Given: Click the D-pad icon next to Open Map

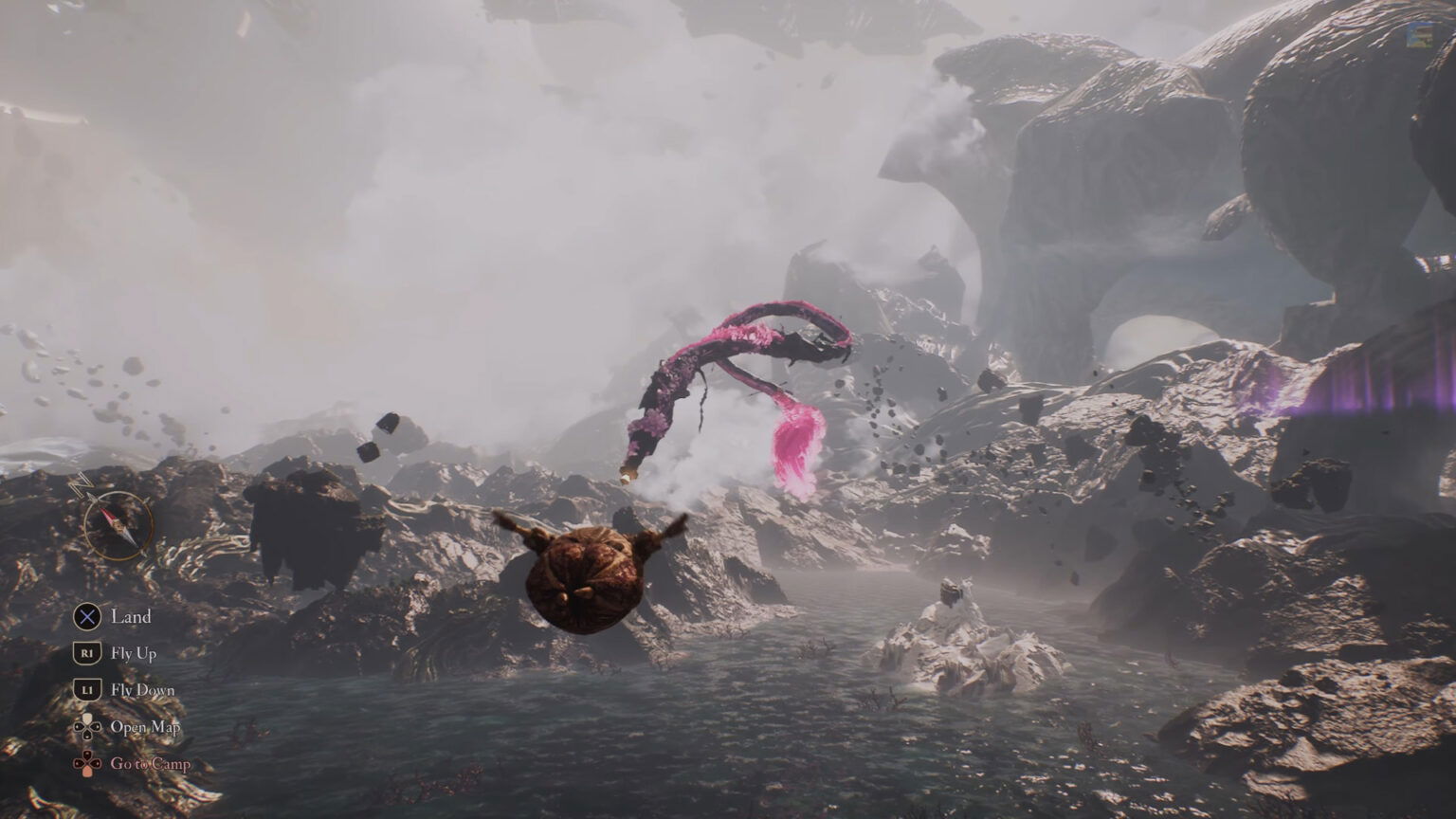Looking at the screenshot, I should [x=87, y=728].
